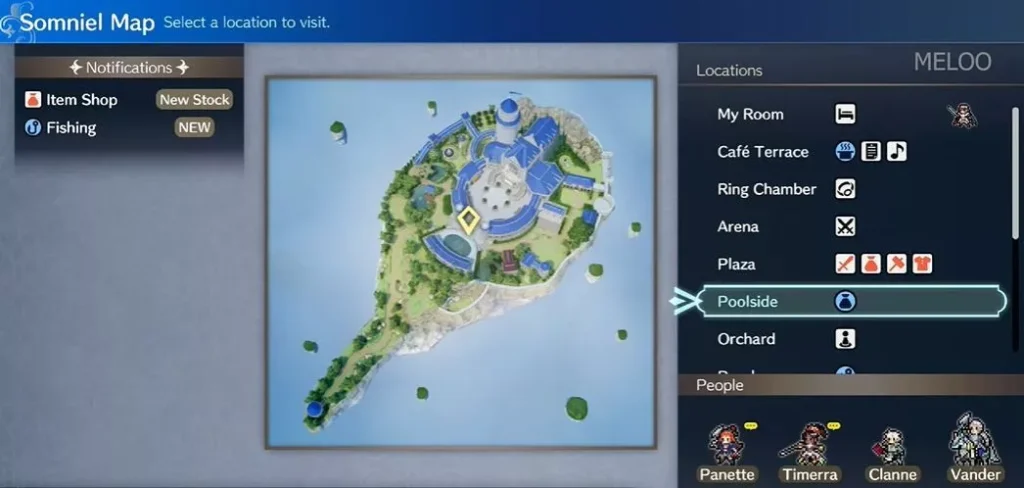Click the yellow diamond marker on the map
The image size is (1024, 488).
467,221
